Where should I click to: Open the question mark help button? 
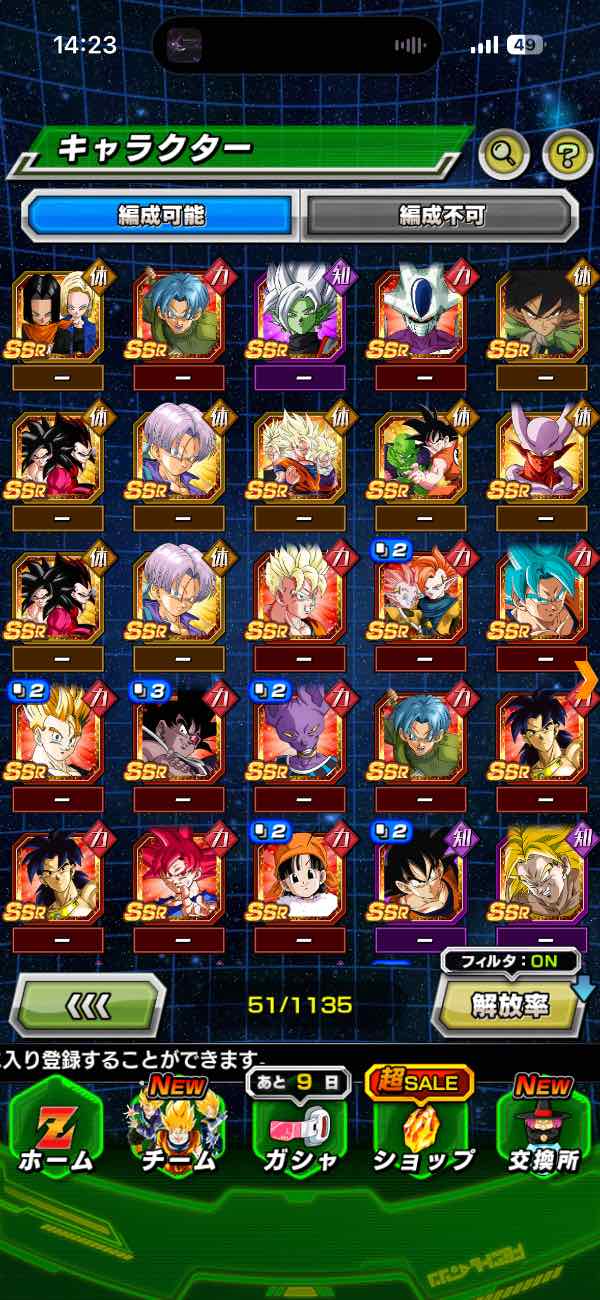coord(567,154)
